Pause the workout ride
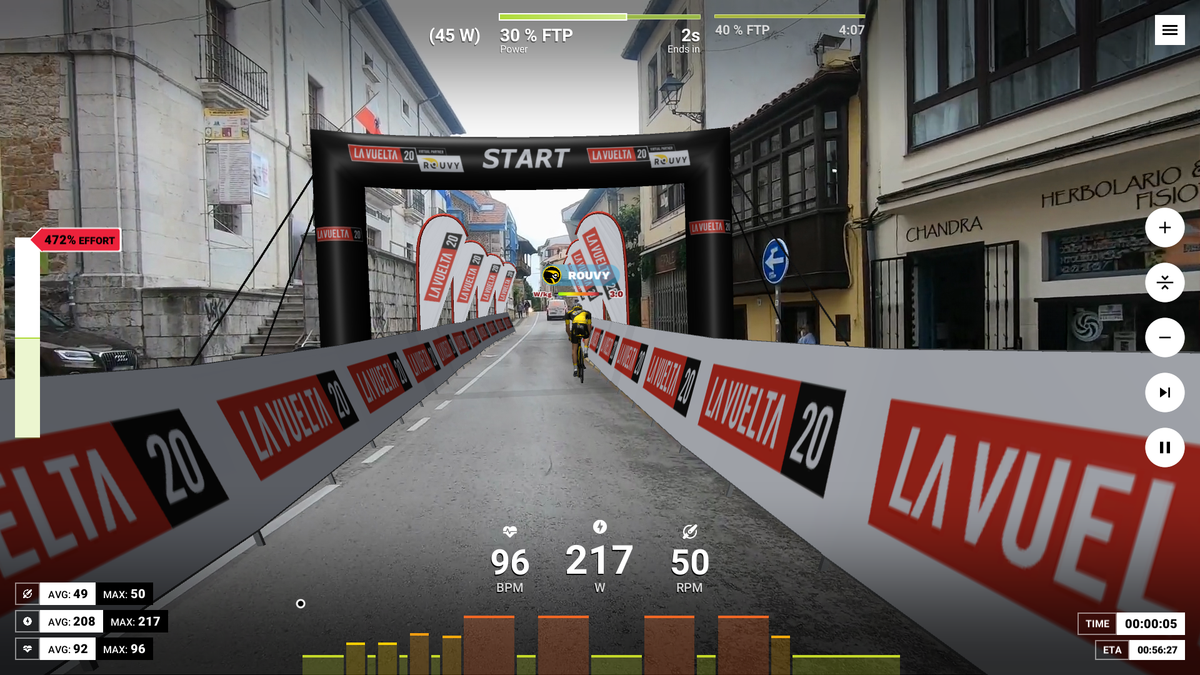The image size is (1200, 675). click(x=1164, y=447)
